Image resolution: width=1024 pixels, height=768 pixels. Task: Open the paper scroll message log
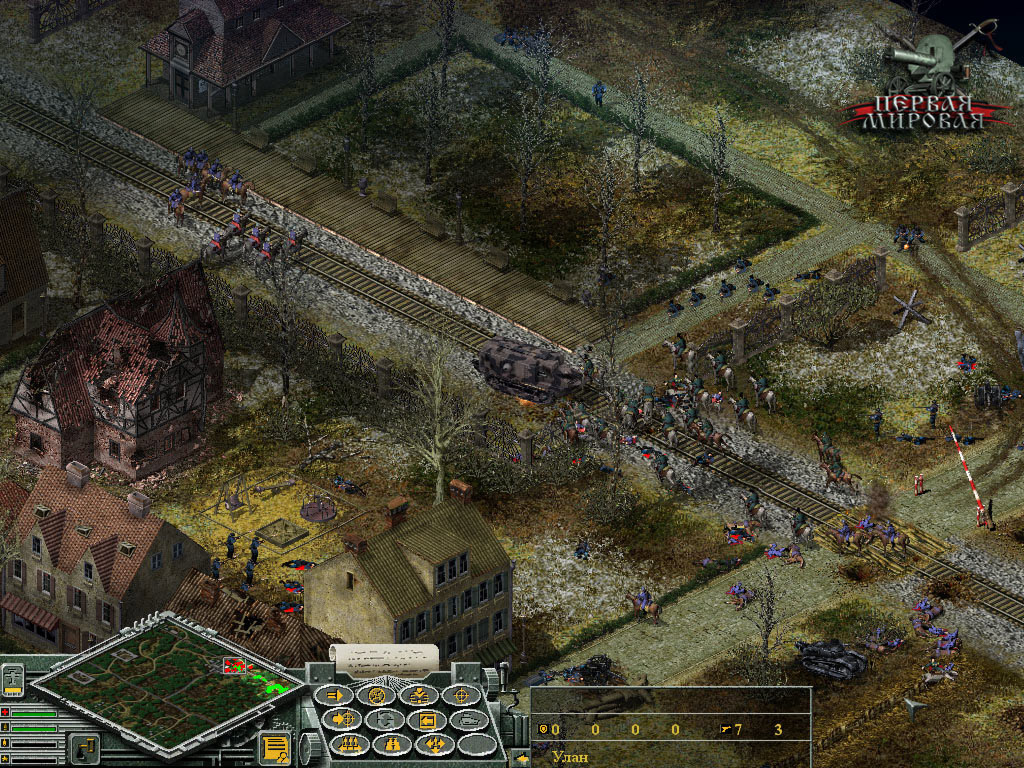click(x=384, y=656)
